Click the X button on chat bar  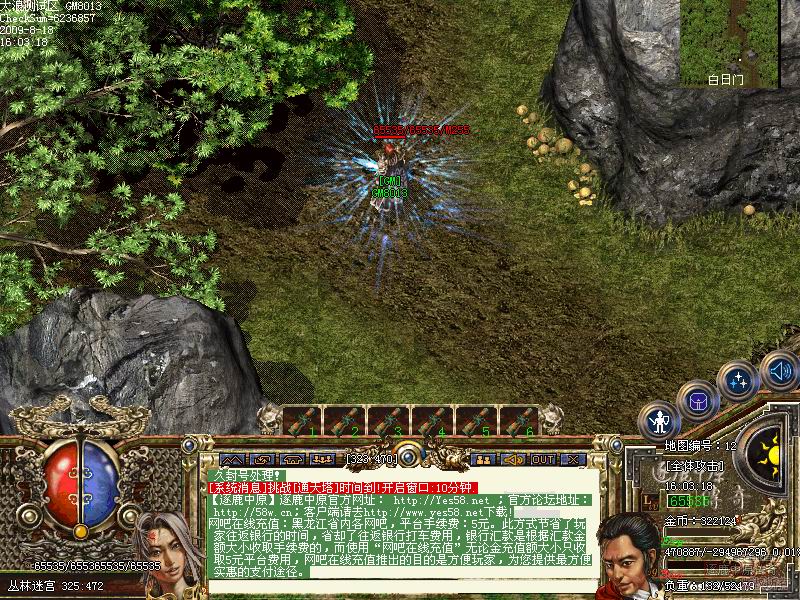573,459
